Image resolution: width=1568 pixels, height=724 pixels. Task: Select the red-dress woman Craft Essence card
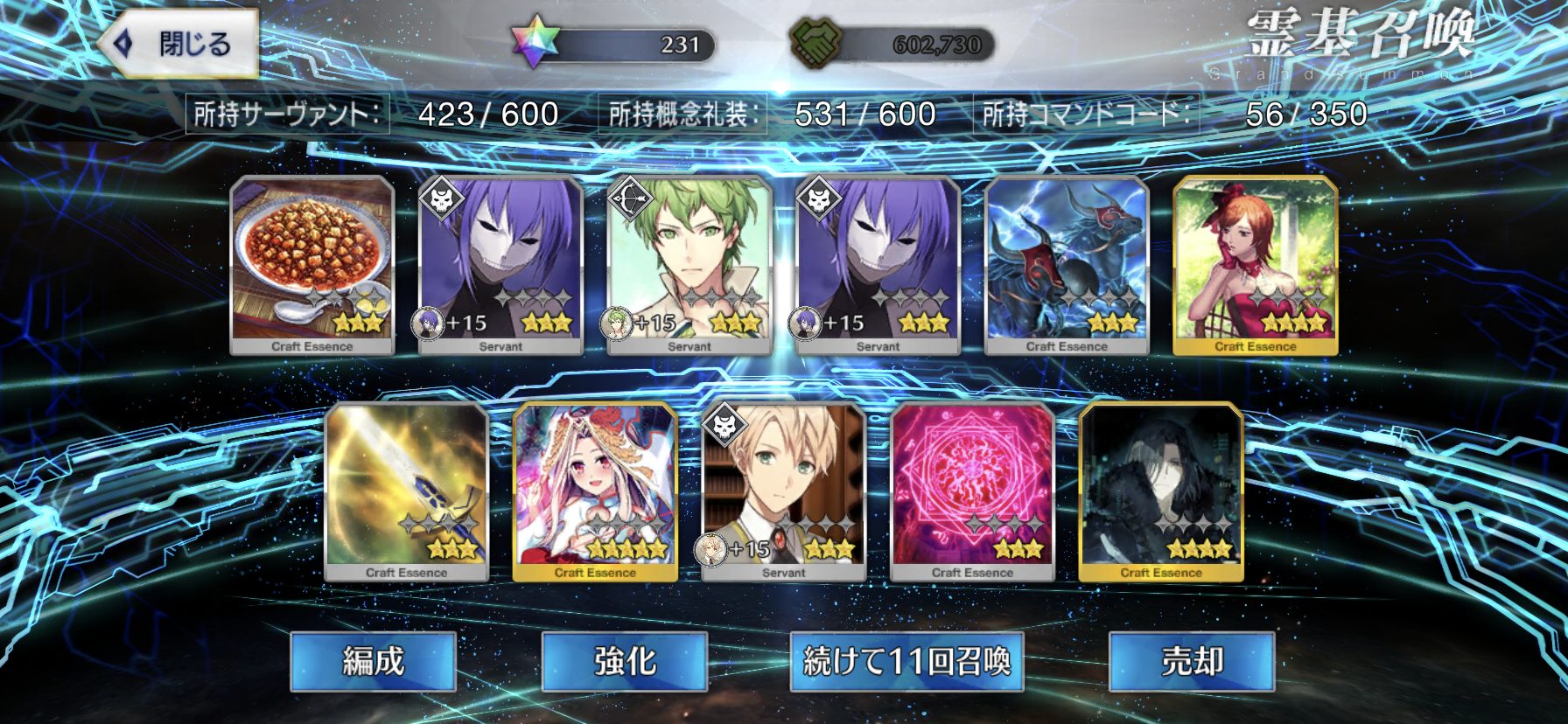[1255, 264]
